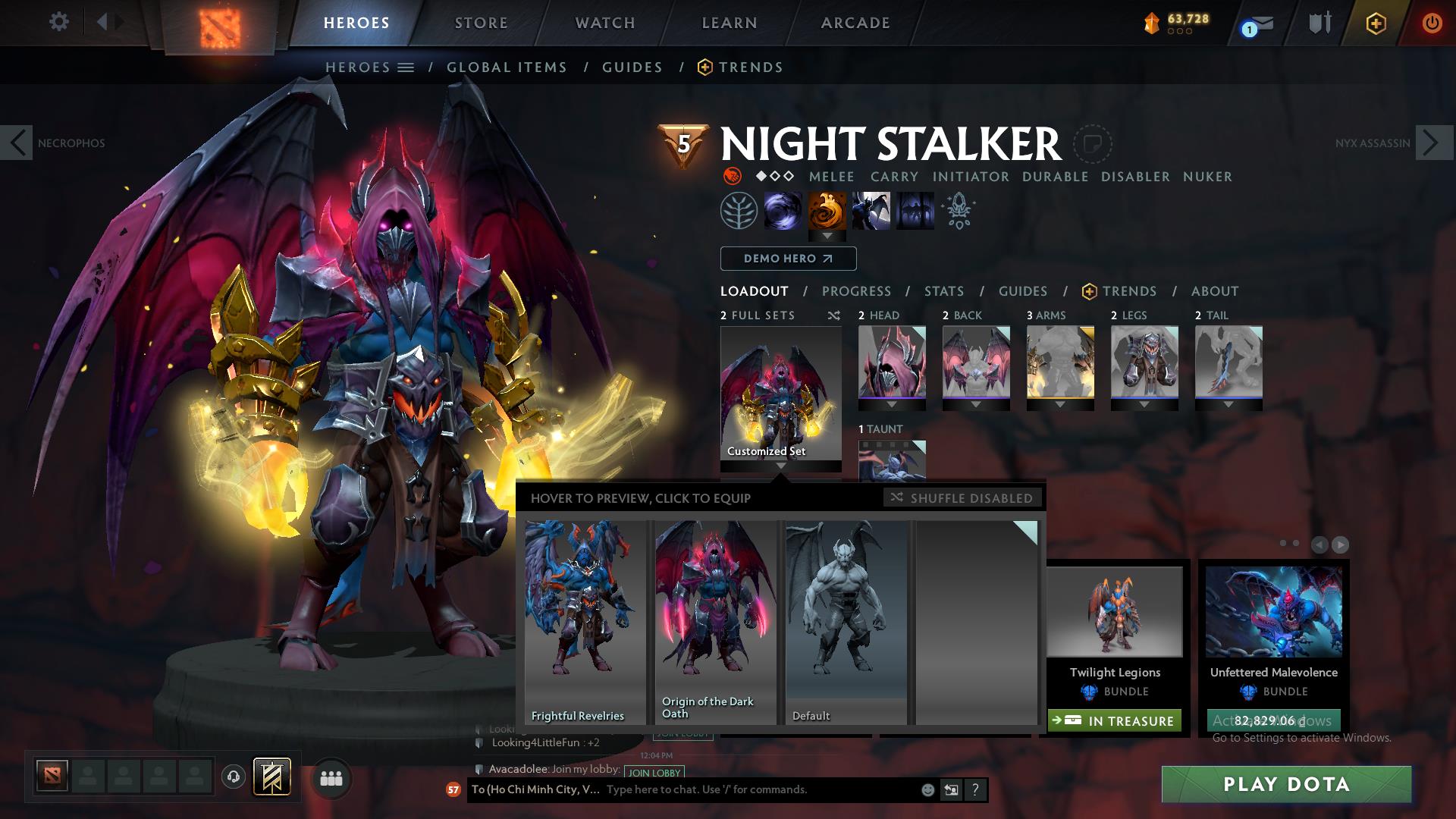Open the Talent Tree icon for Night Stalker
Image resolution: width=1456 pixels, height=819 pixels.
click(740, 210)
